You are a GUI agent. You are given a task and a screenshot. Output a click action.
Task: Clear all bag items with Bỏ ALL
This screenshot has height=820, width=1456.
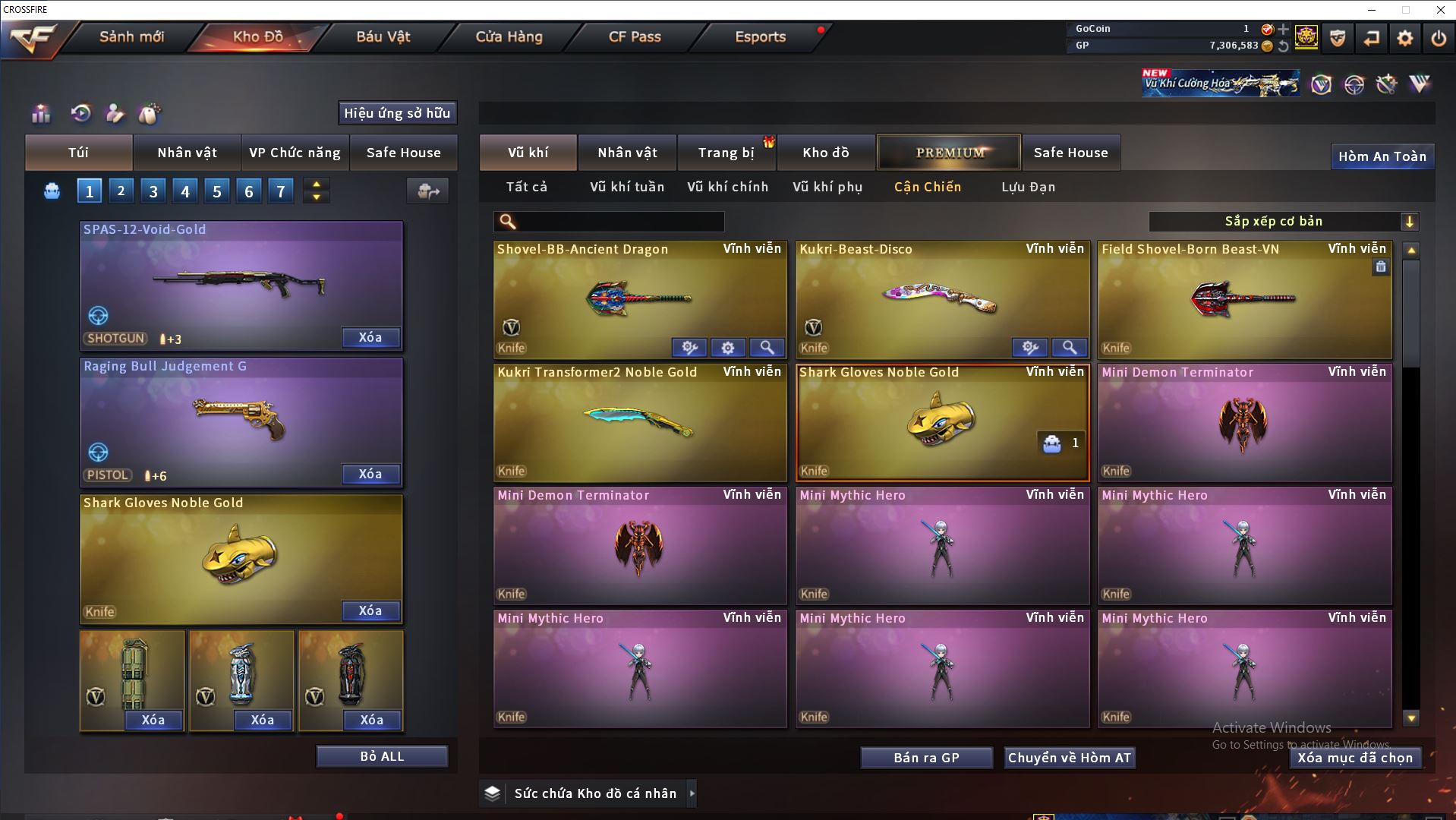[382, 756]
